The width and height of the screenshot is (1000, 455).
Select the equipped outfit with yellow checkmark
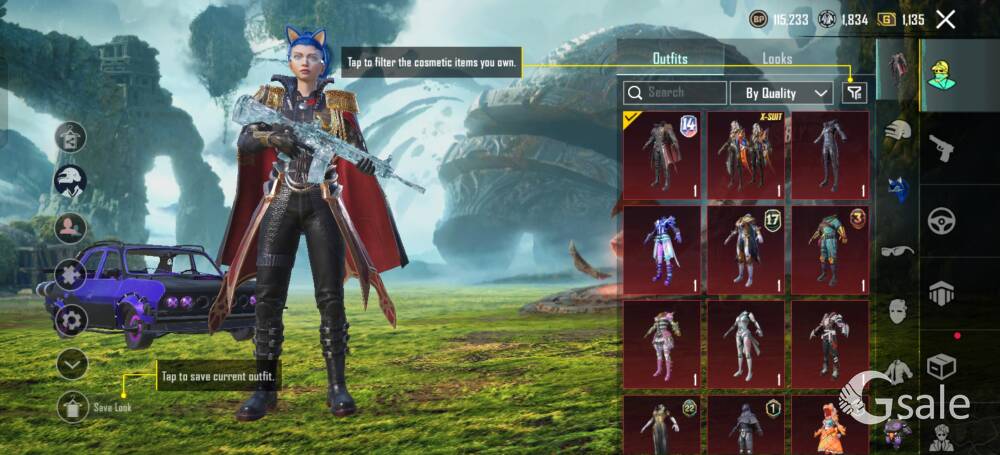coord(662,151)
